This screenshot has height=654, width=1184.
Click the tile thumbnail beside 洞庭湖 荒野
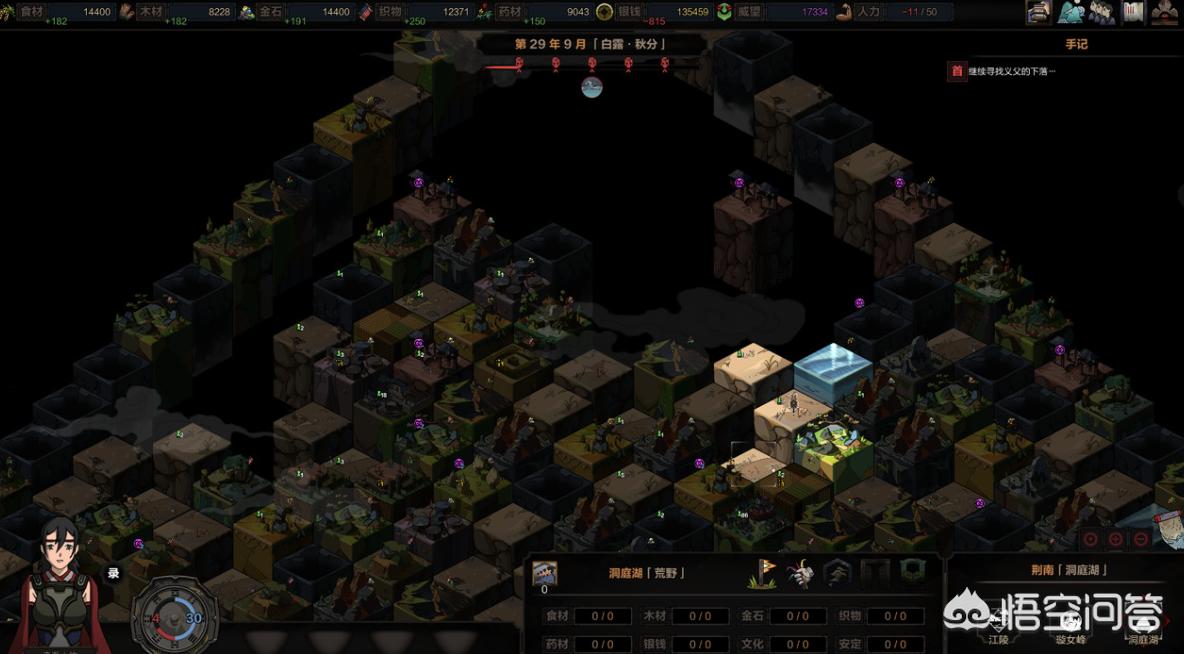[x=545, y=573]
